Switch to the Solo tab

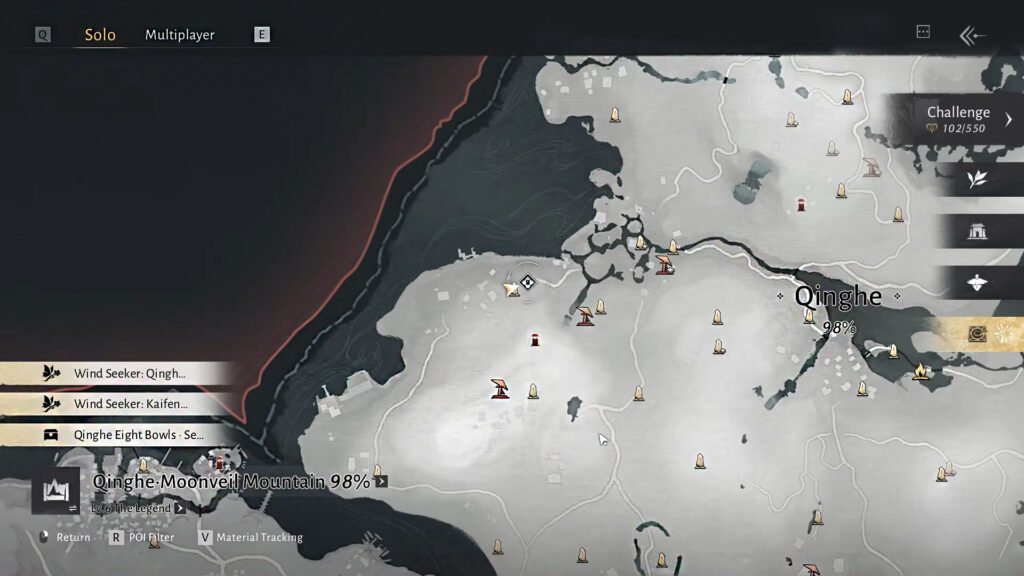click(x=100, y=35)
